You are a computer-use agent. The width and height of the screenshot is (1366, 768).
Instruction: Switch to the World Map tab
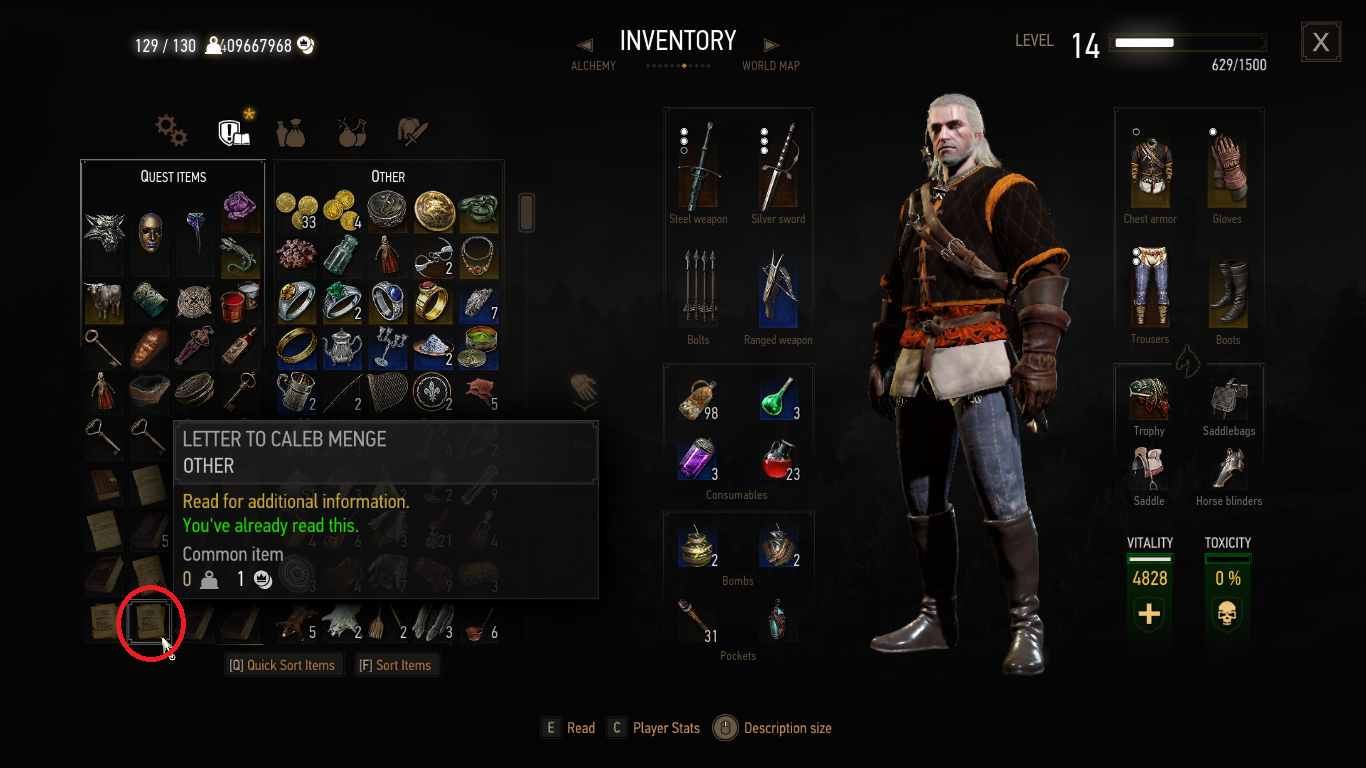coord(770,65)
